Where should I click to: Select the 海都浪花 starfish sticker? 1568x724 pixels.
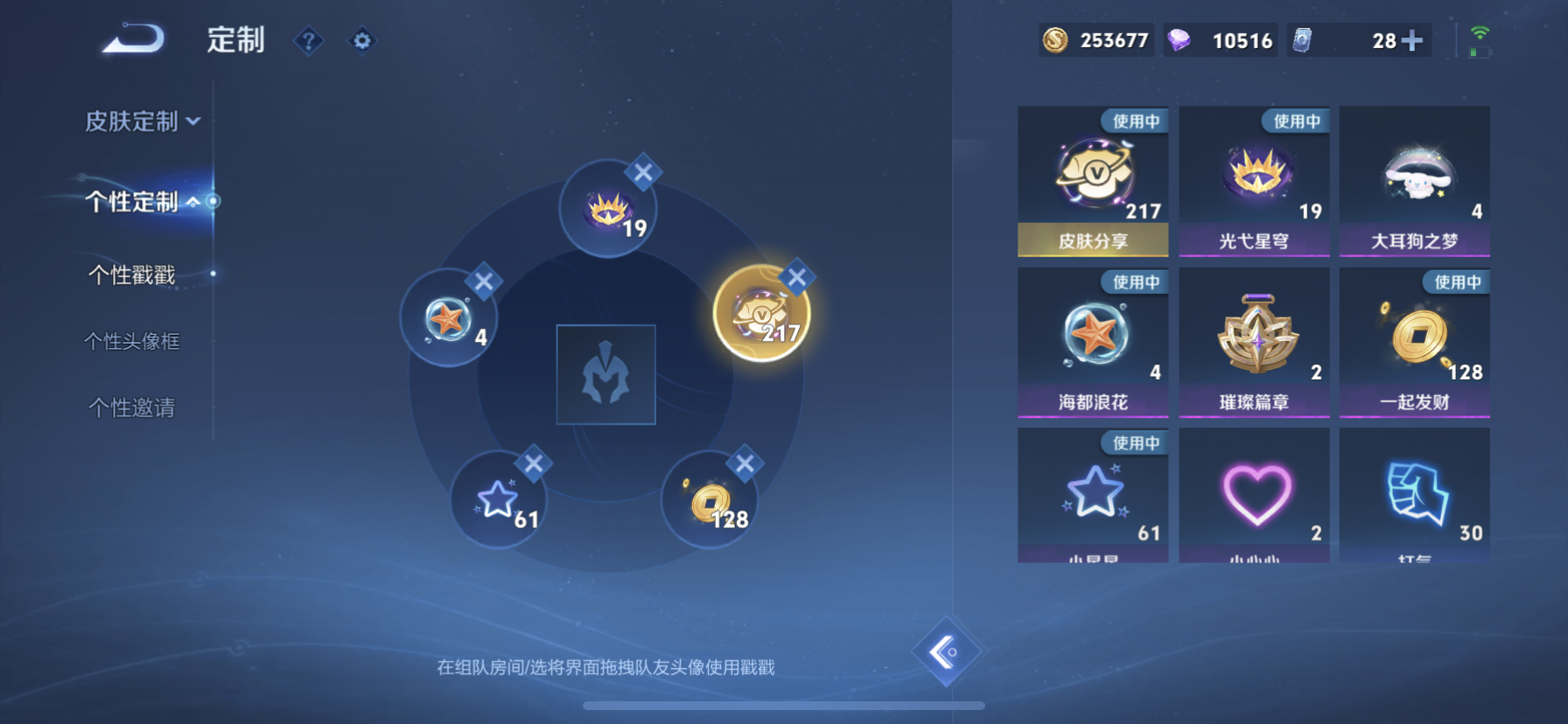click(1093, 337)
